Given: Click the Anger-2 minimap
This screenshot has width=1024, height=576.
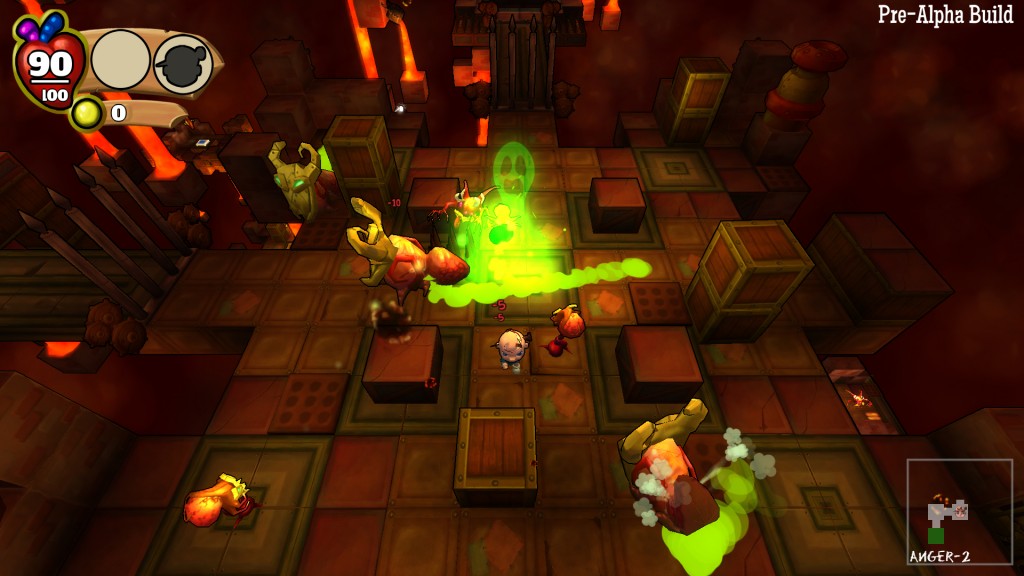Looking at the screenshot, I should pos(959,510).
